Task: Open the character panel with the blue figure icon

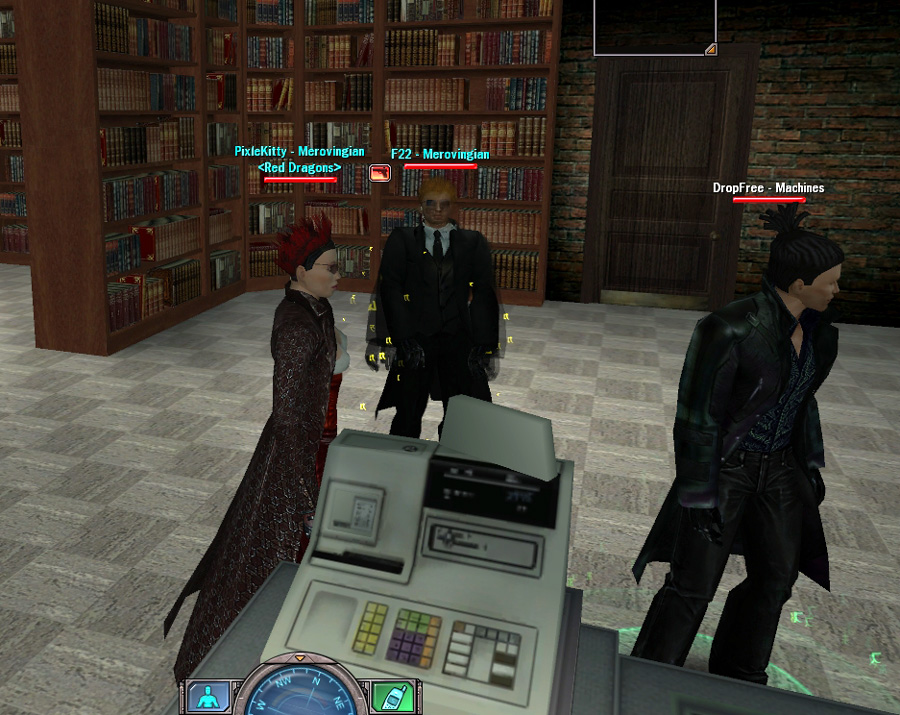Action: tap(207, 697)
